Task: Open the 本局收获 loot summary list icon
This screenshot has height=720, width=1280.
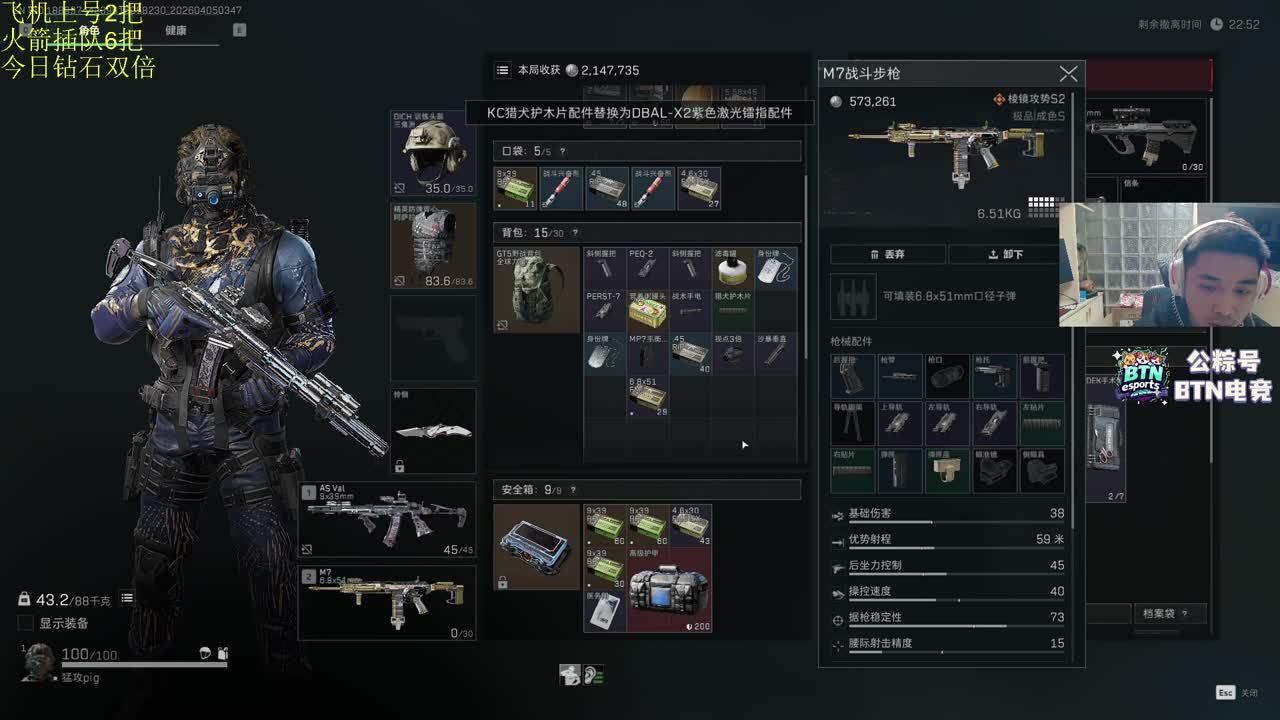Action: 503,70
